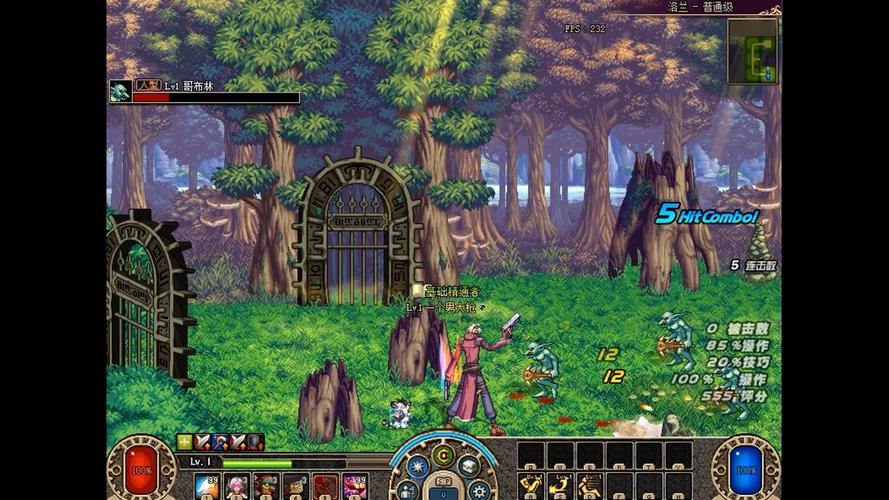This screenshot has width=889, height=500.
Task: Click the green fleur-de-lis buff icon
Action: point(185,441)
